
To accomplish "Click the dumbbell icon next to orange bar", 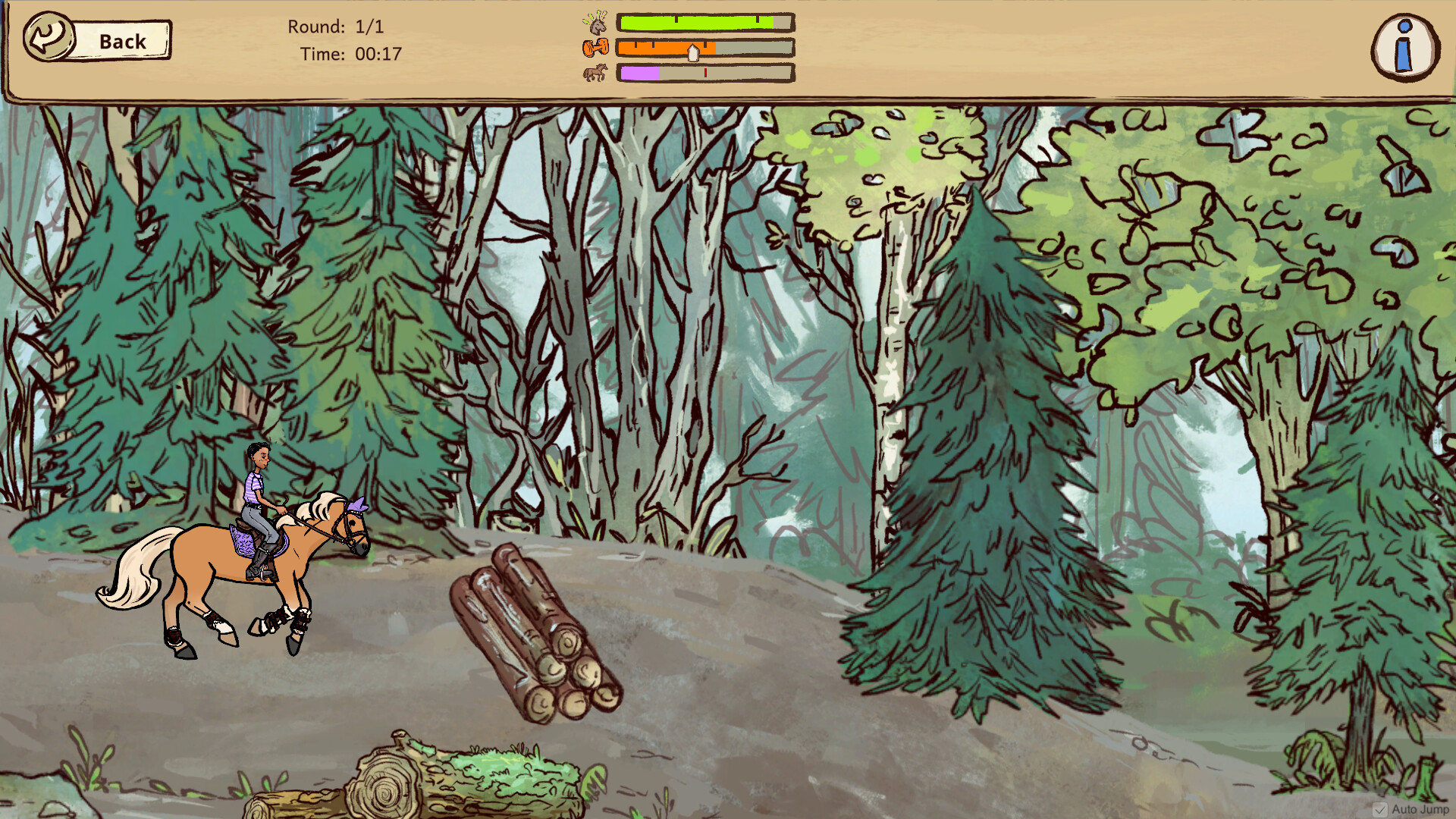I will [x=595, y=46].
